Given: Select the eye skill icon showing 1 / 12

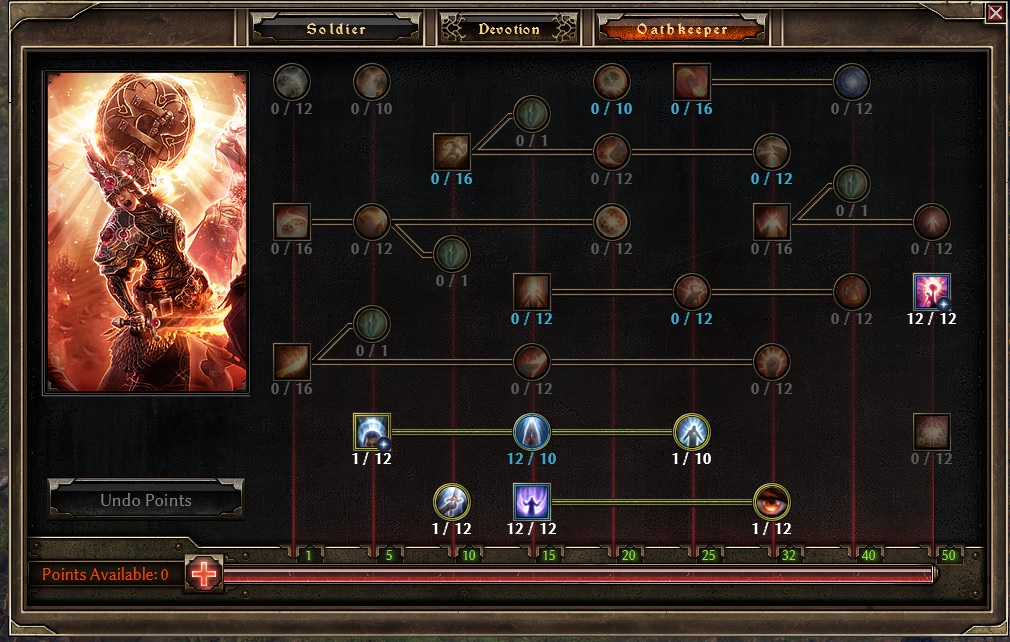Looking at the screenshot, I should 772,502.
